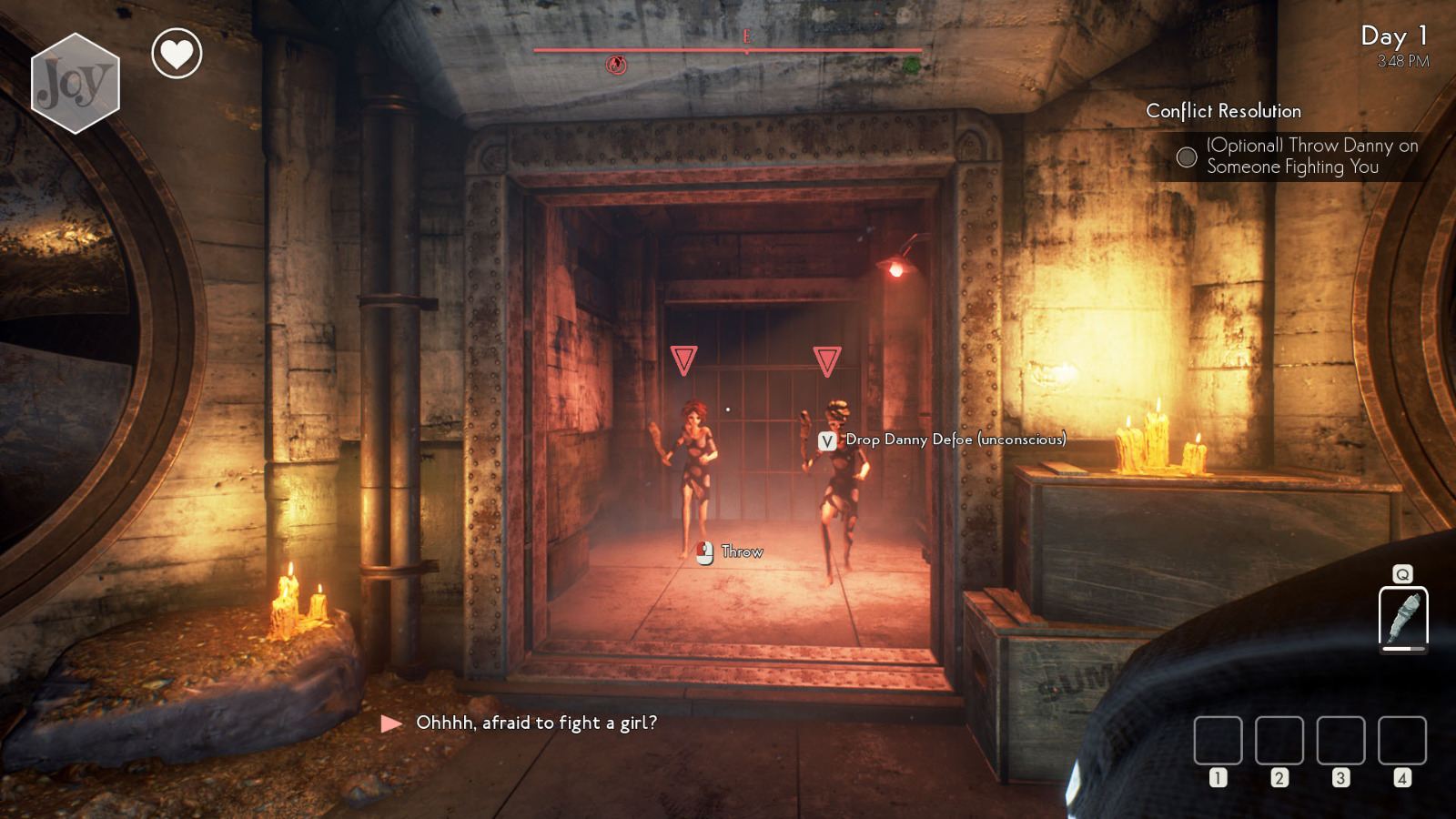This screenshot has width=1456, height=819.
Task: Click the weapon durability bar under the bat
Action: point(1403,649)
